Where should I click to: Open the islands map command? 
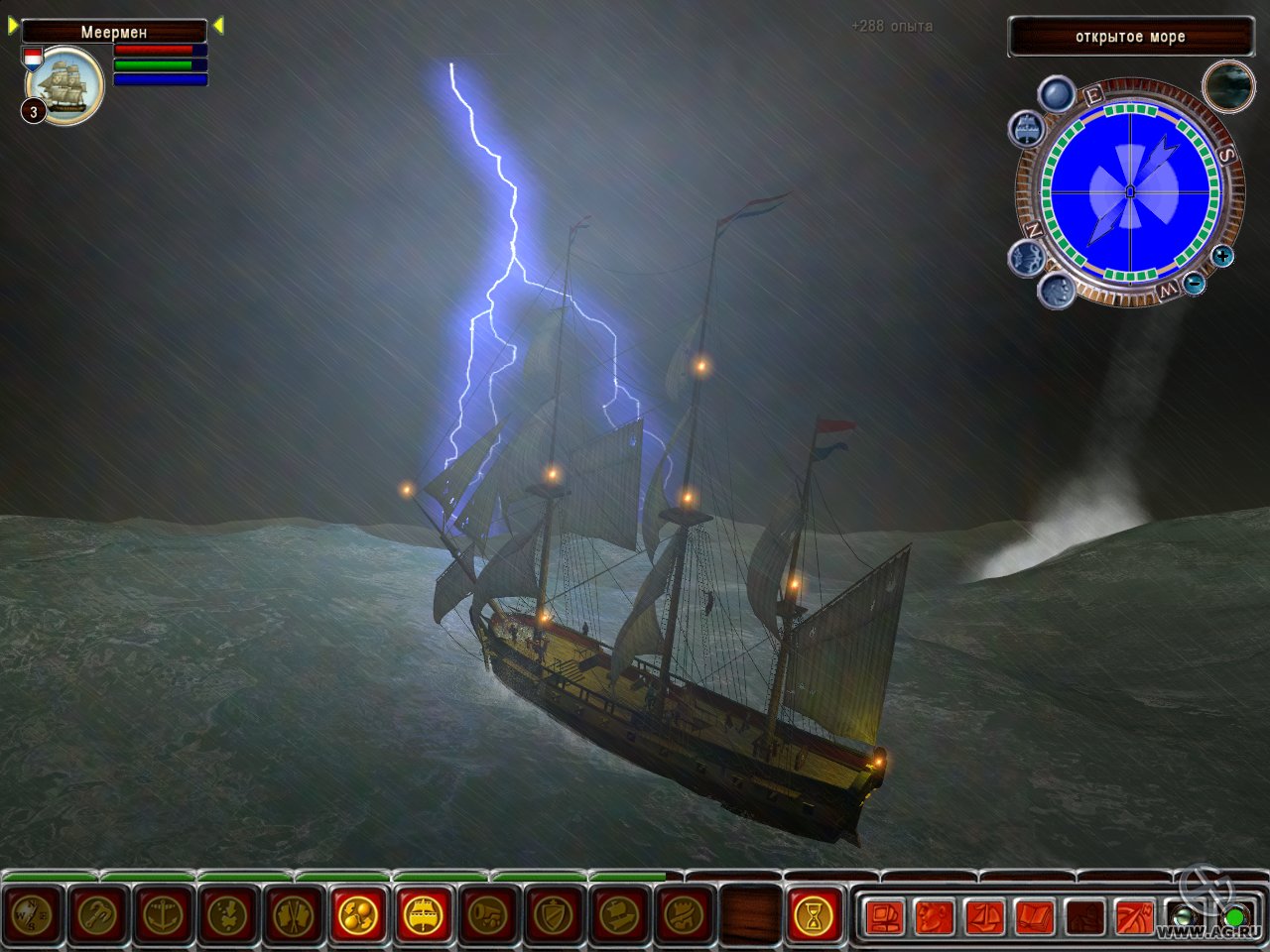coord(228,915)
